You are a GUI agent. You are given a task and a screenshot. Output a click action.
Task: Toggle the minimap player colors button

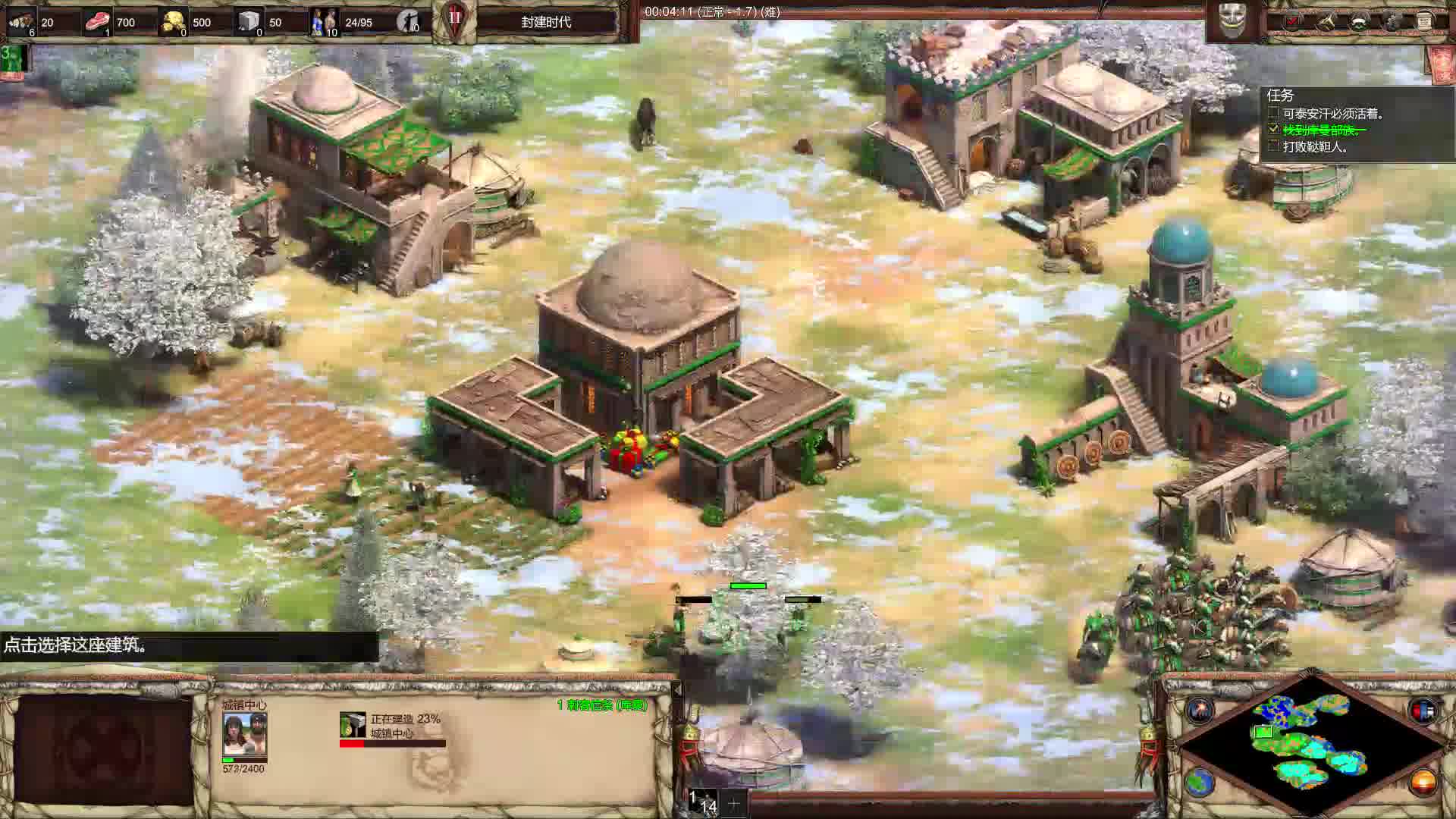[1423, 710]
